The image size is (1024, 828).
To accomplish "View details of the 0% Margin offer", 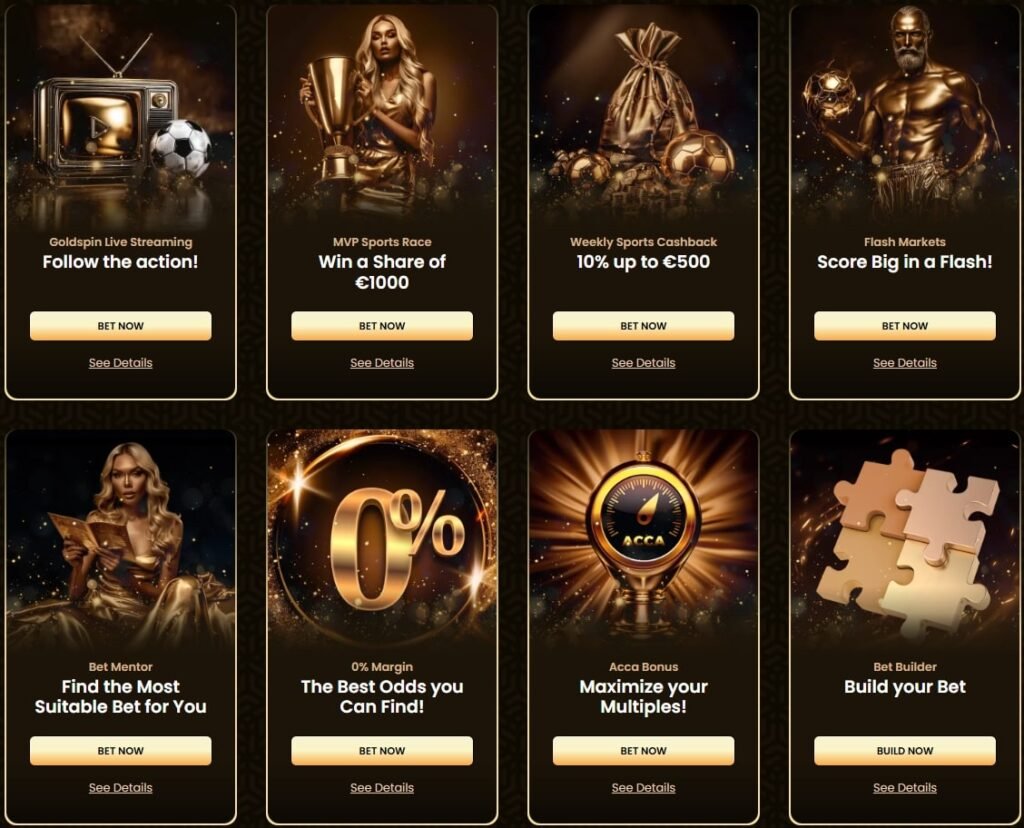I will (382, 788).
